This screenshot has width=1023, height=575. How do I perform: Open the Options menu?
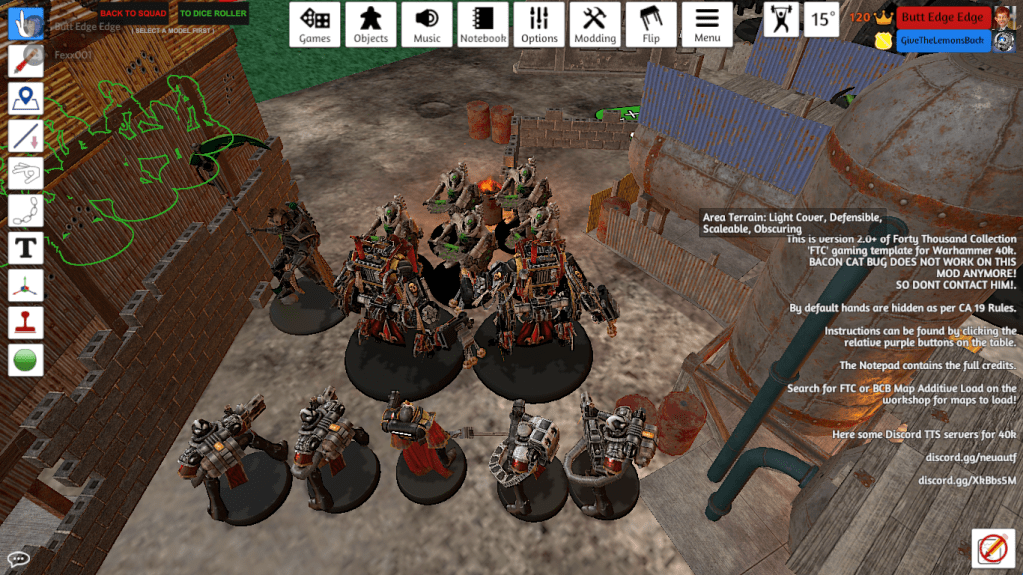coord(539,25)
